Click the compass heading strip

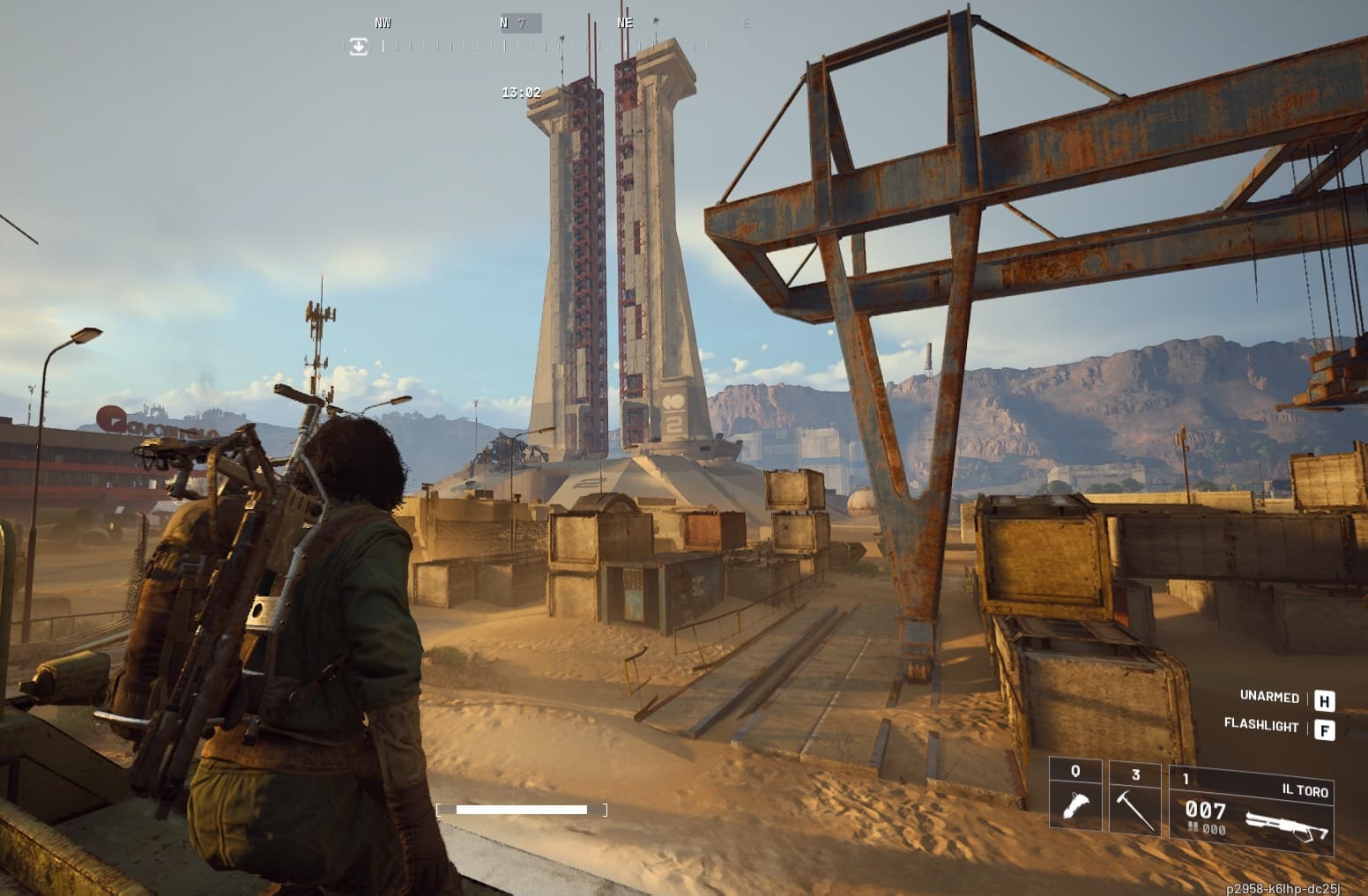[529, 35]
